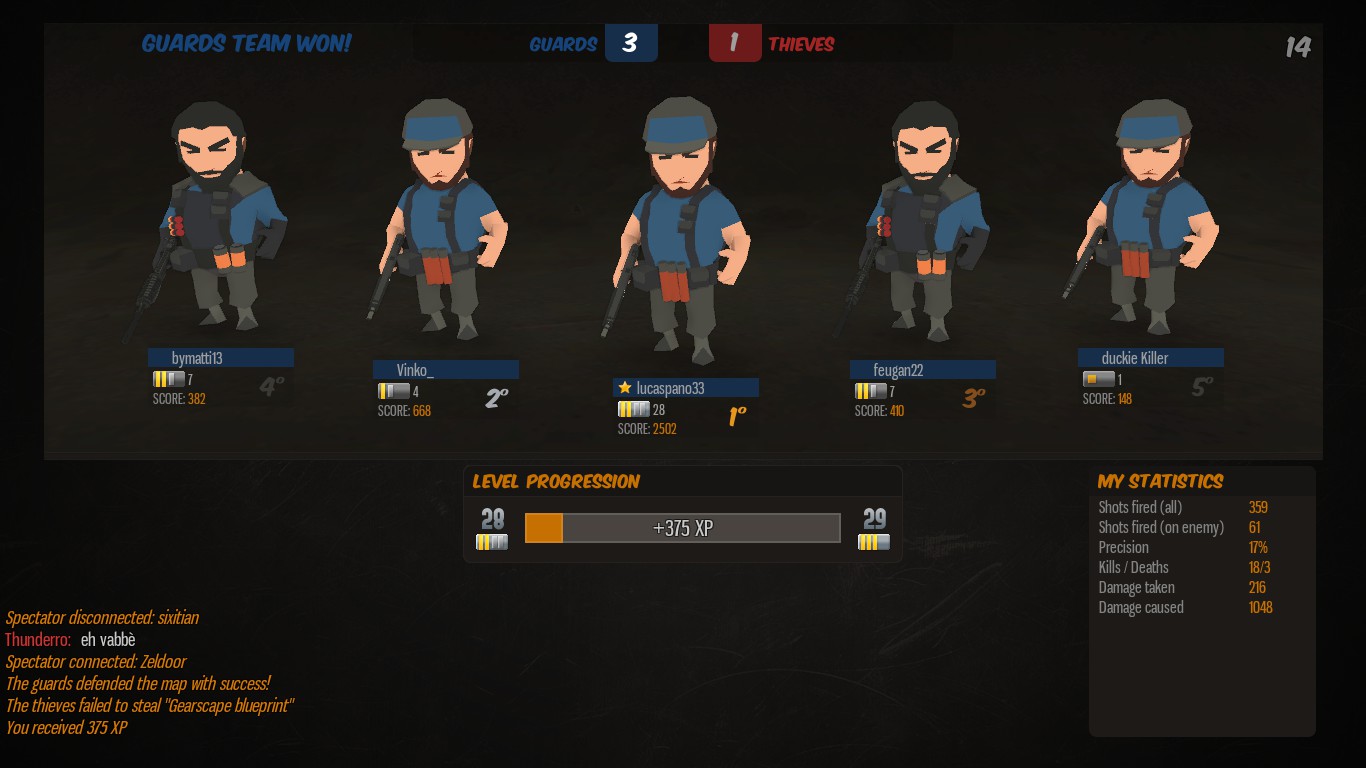Click the +375 XP progress bar

(683, 528)
